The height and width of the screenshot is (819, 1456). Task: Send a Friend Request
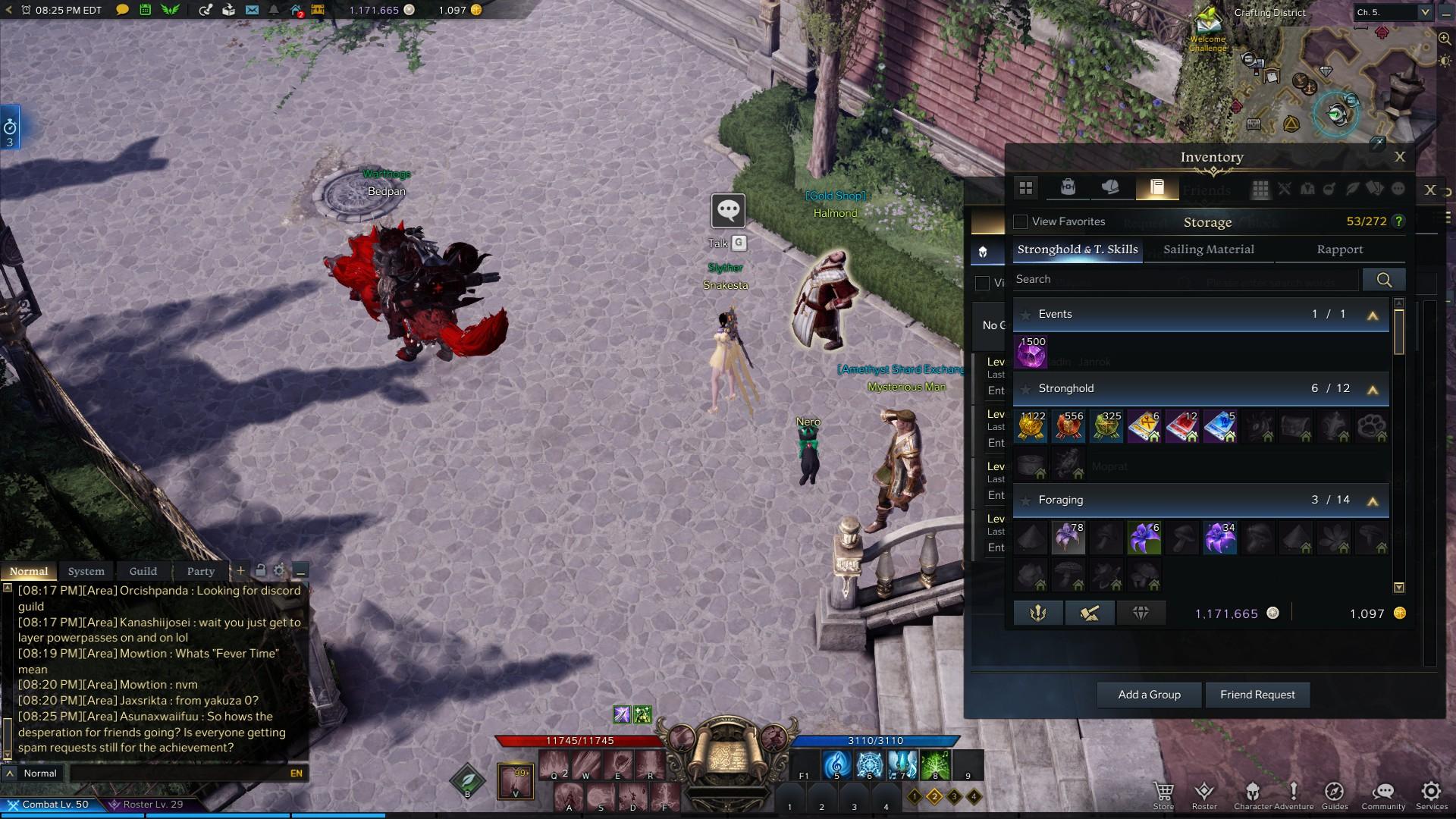(1257, 695)
